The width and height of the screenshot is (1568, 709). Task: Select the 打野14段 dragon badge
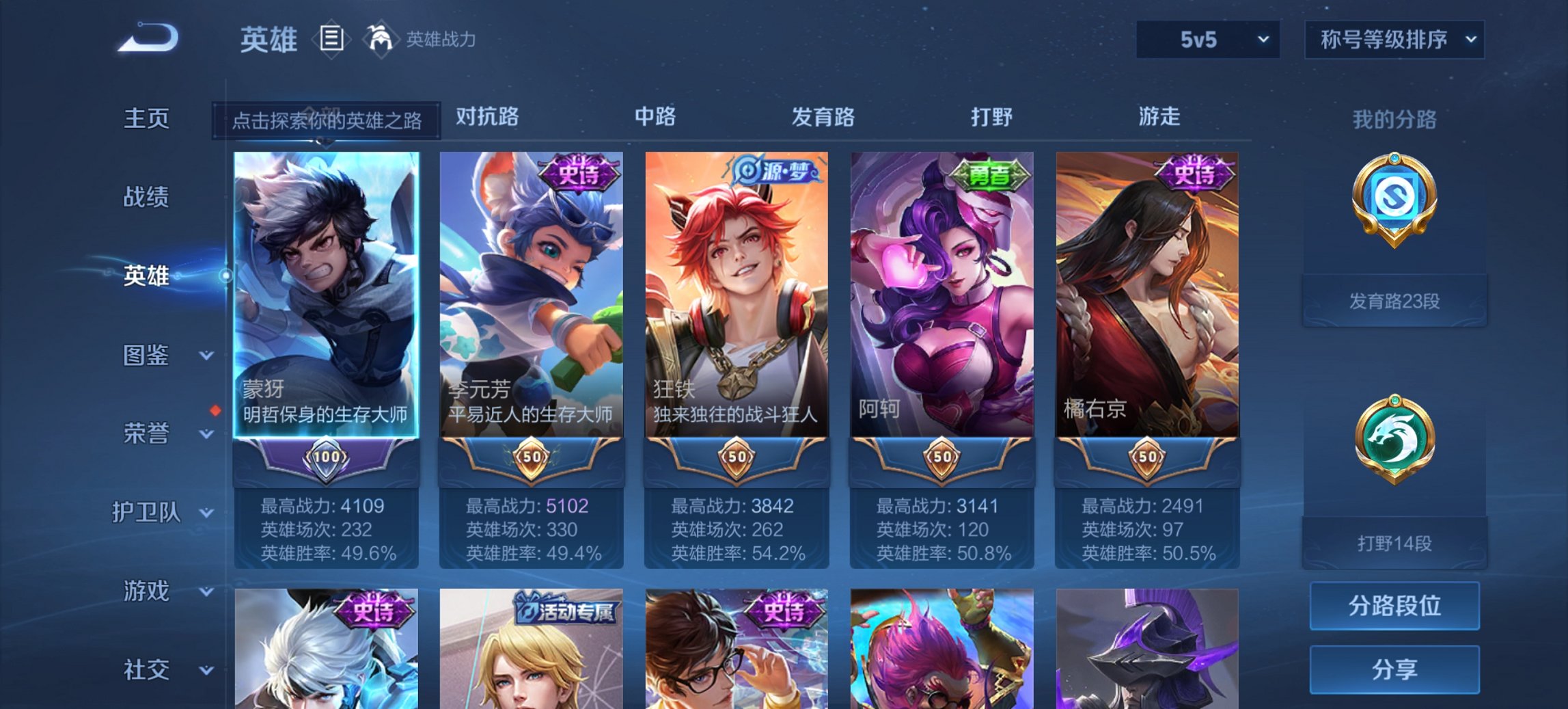pyautogui.click(x=1394, y=441)
